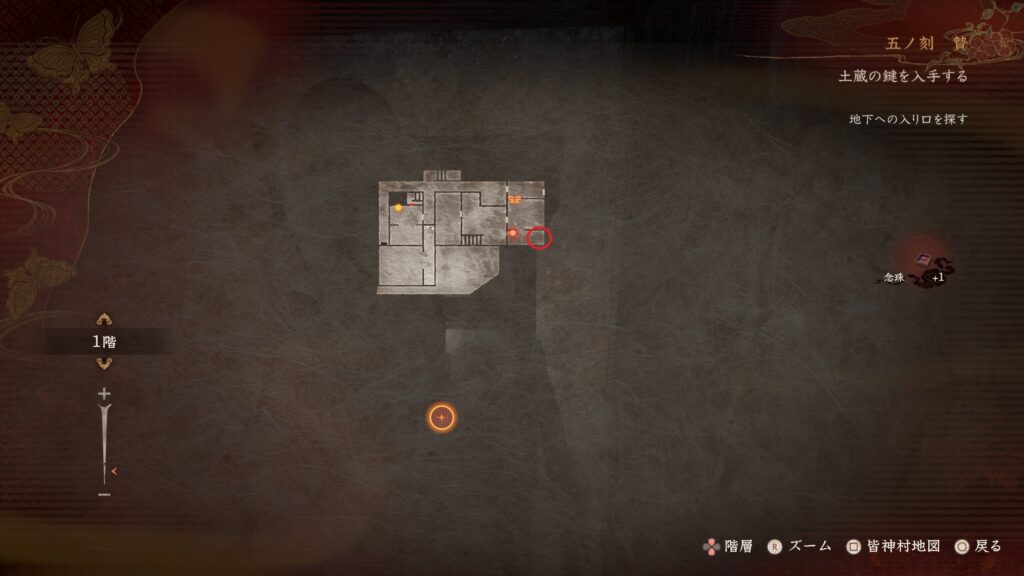Zoom in with the plus sign
This screenshot has width=1024, height=576.
104,394
